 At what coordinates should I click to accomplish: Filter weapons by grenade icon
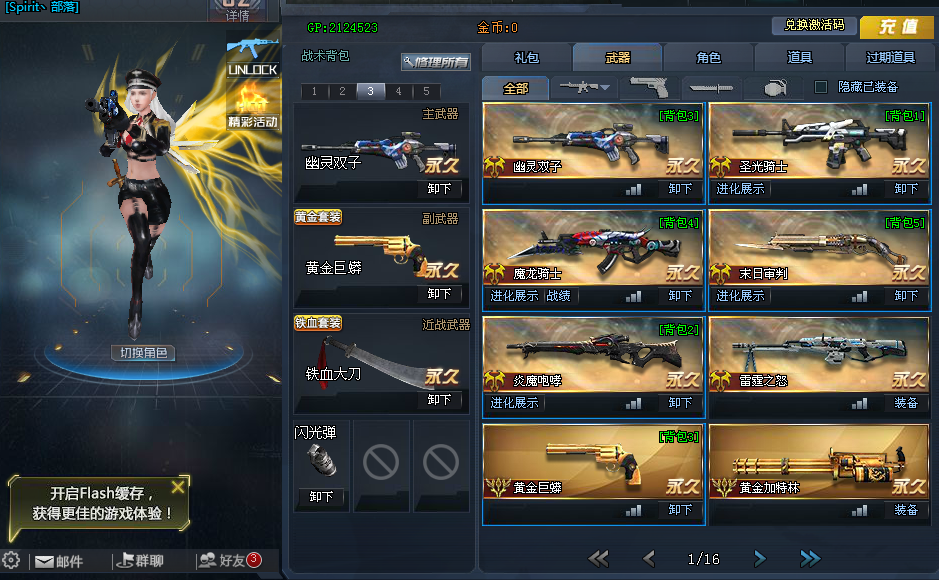click(775, 87)
